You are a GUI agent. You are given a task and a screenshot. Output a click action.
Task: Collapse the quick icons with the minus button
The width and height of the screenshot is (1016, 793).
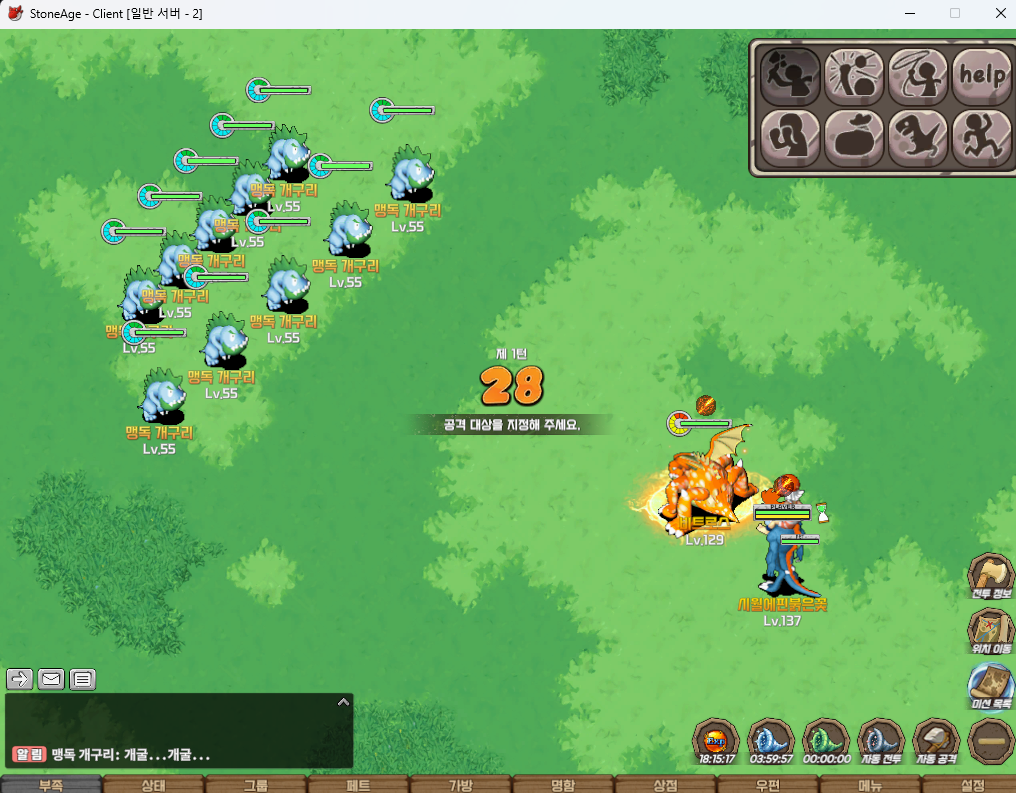[991, 742]
